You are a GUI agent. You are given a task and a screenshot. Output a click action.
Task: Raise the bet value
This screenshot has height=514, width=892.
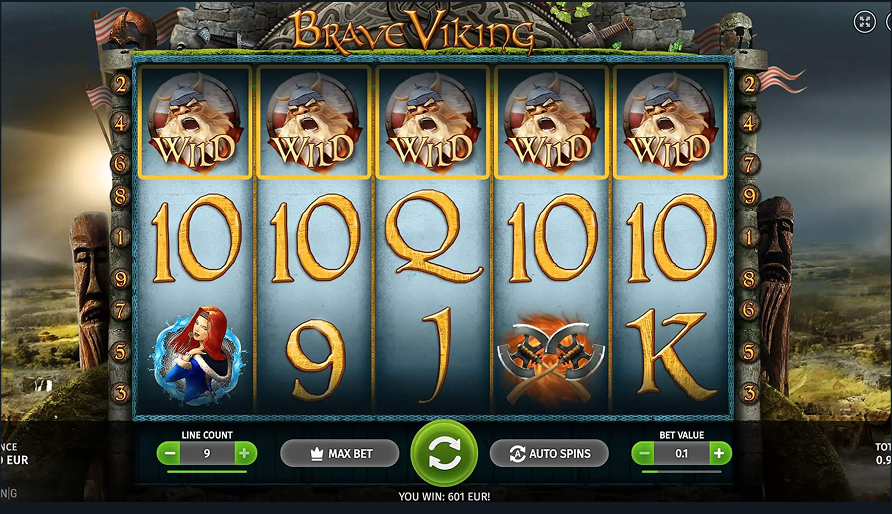719,453
